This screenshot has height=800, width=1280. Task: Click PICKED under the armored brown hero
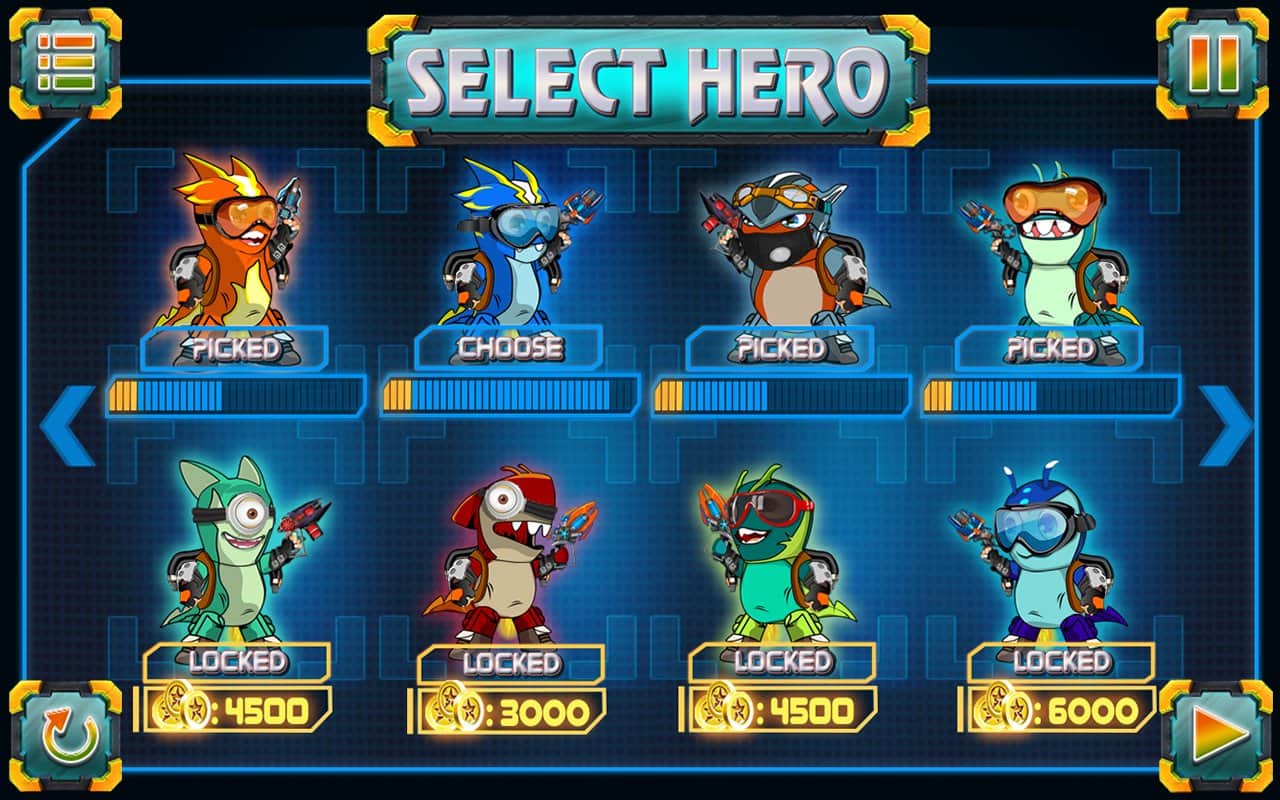[781, 350]
